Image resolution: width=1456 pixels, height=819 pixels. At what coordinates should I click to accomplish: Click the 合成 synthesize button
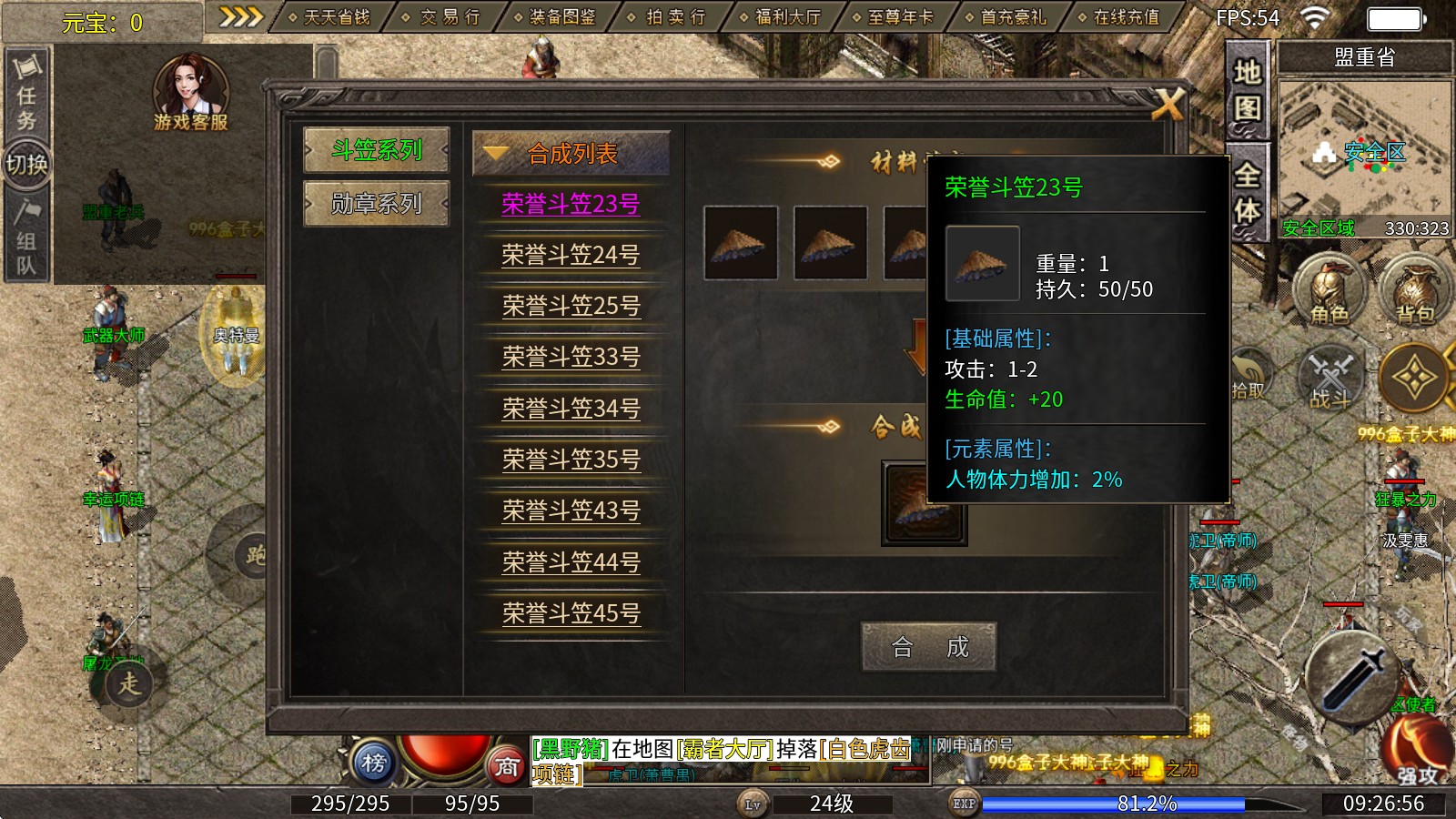[x=929, y=648]
